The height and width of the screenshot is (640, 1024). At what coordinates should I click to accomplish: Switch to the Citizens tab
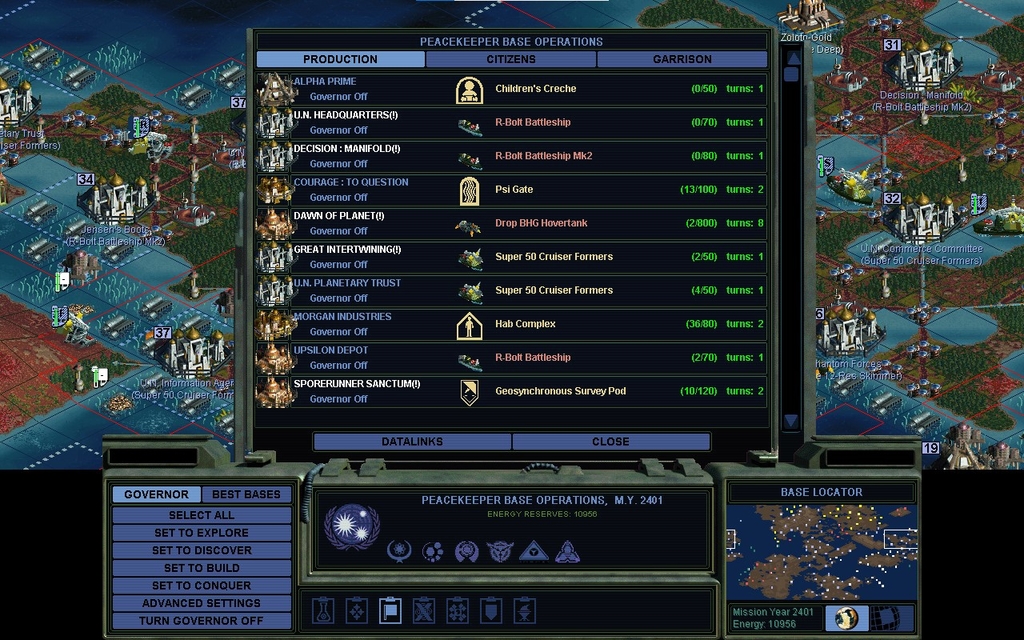tap(511, 59)
